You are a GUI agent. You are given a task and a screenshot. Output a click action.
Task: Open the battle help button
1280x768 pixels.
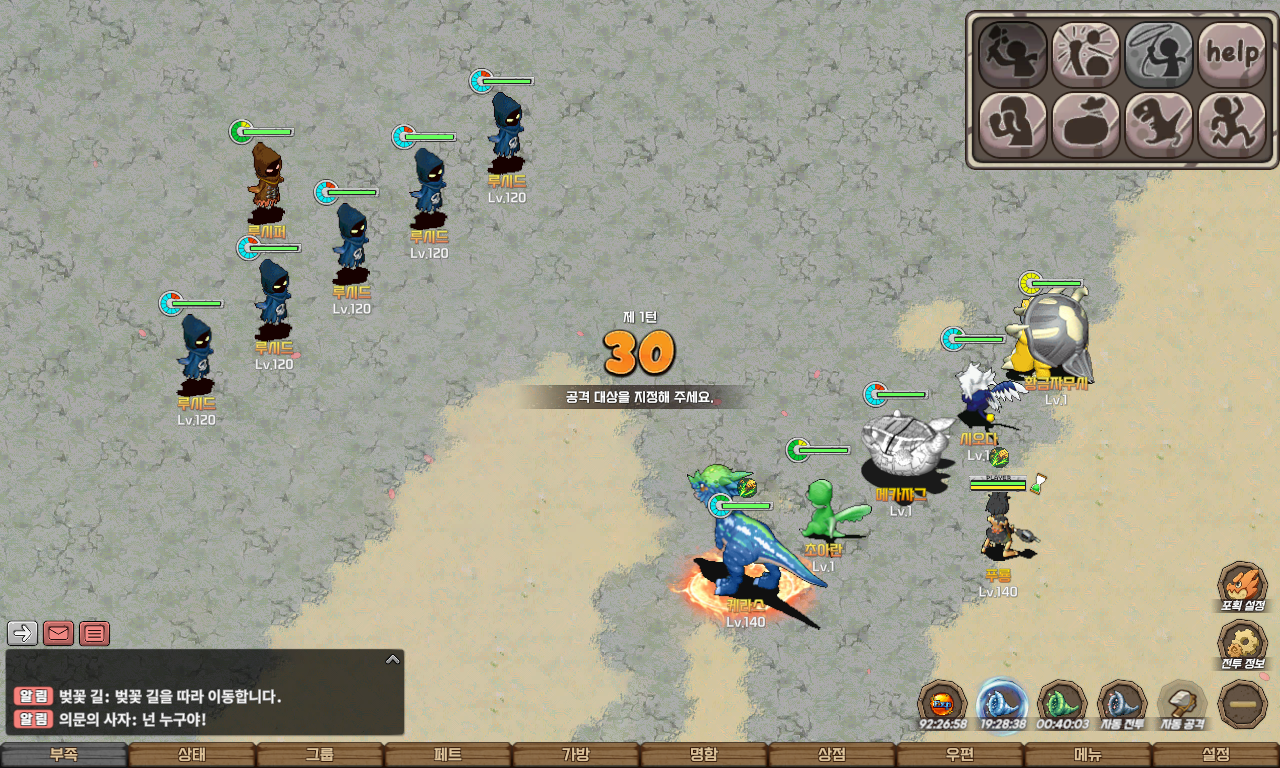click(1232, 53)
